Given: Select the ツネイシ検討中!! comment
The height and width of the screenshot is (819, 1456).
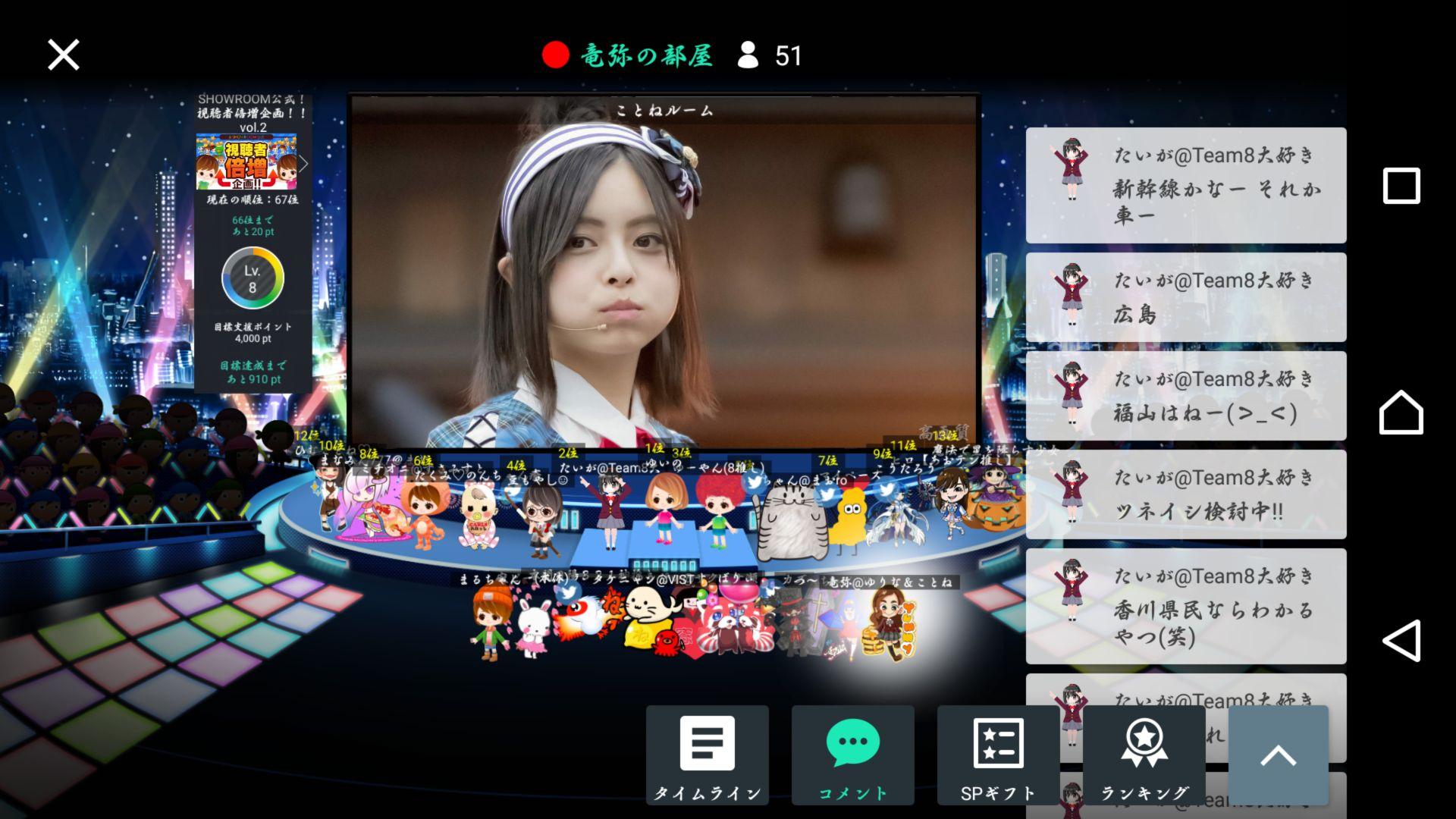Looking at the screenshot, I should (x=1185, y=494).
